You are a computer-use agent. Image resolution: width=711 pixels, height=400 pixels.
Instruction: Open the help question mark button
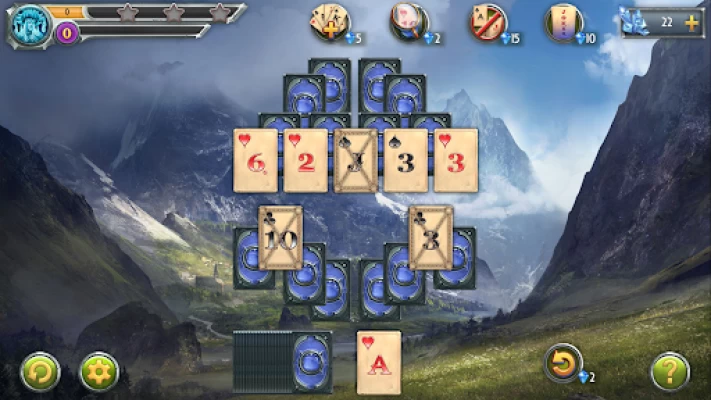click(x=669, y=371)
